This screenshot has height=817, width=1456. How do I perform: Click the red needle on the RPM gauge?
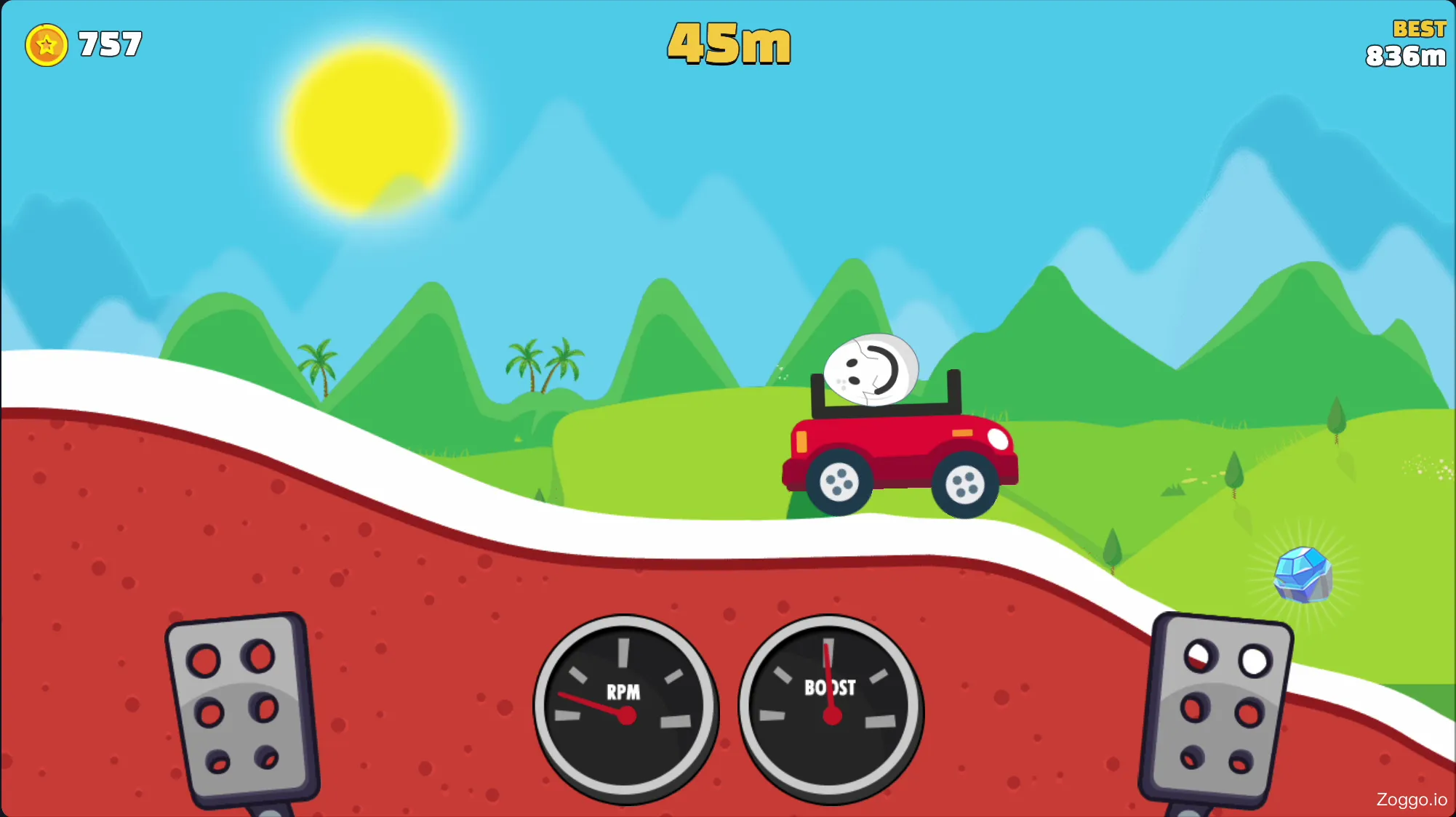click(593, 705)
